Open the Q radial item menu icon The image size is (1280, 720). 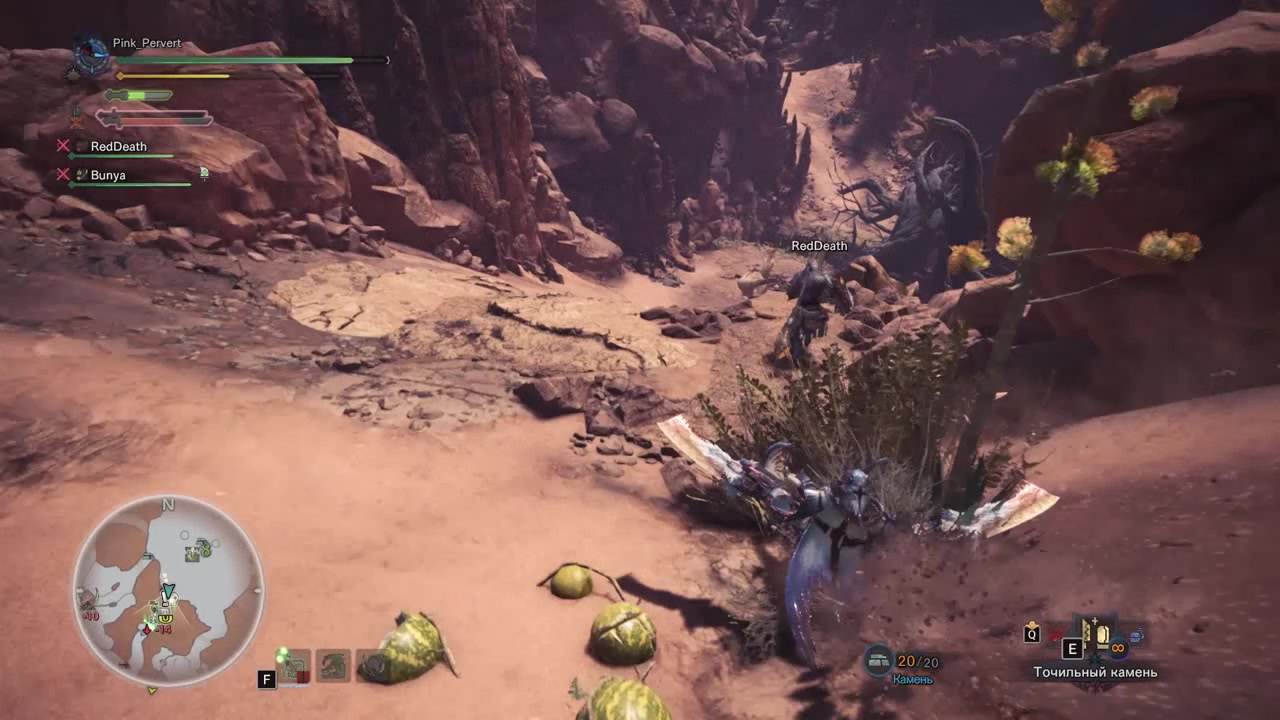point(1031,634)
